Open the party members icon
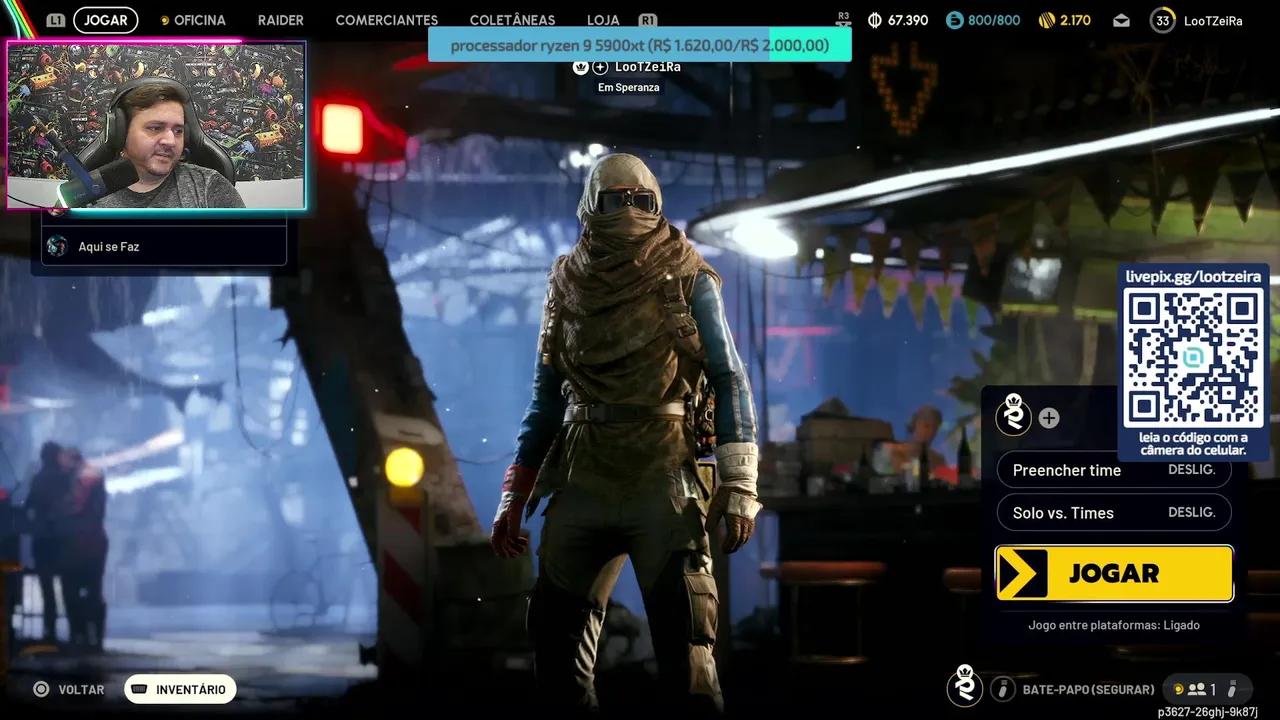This screenshot has height=720, width=1280. click(x=1200, y=689)
